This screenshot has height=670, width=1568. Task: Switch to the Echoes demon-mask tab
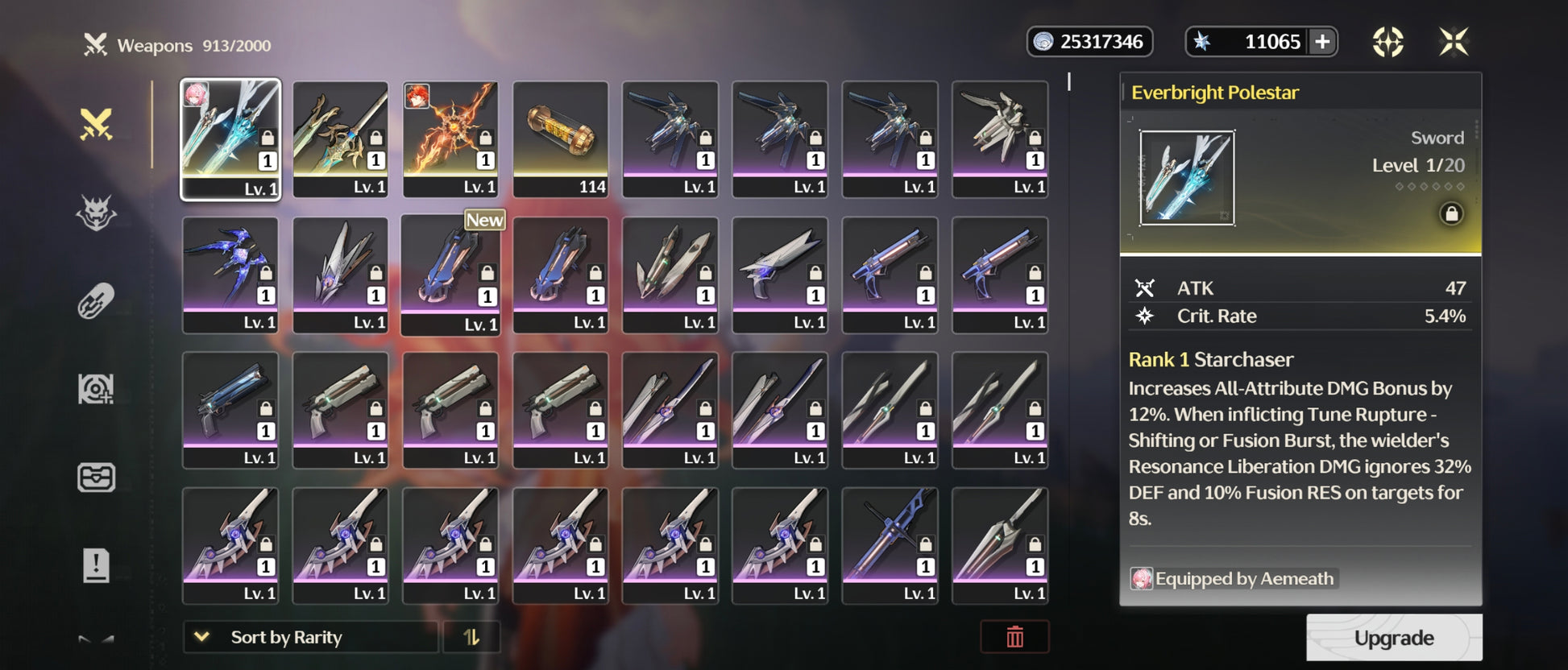pyautogui.click(x=96, y=213)
